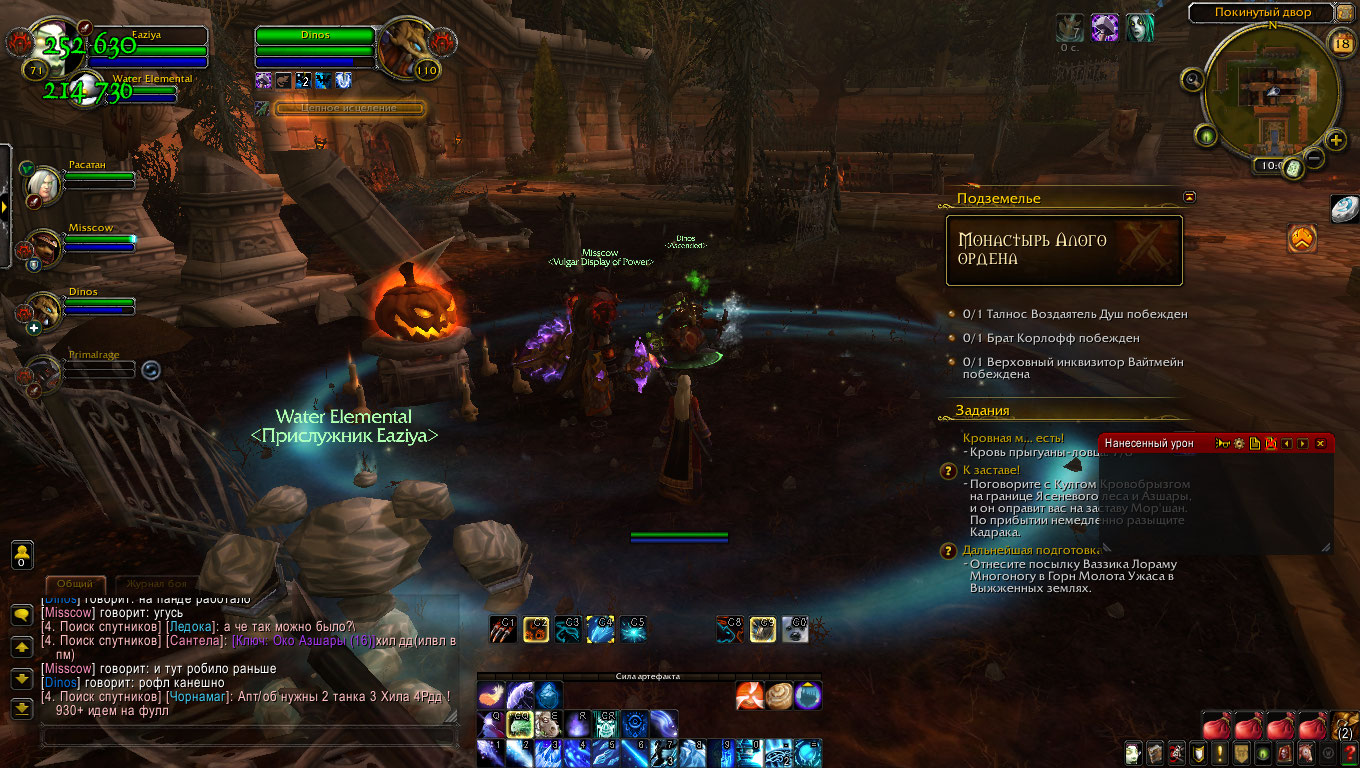Close the damage meter window
This screenshot has height=768, width=1360.
tap(1320, 443)
